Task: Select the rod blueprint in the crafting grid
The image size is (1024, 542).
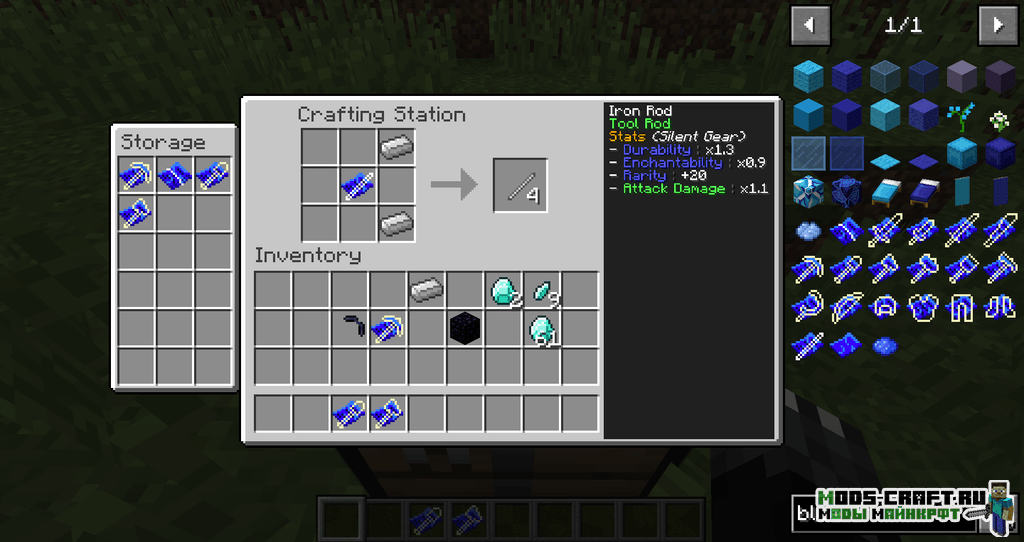Action: click(358, 185)
